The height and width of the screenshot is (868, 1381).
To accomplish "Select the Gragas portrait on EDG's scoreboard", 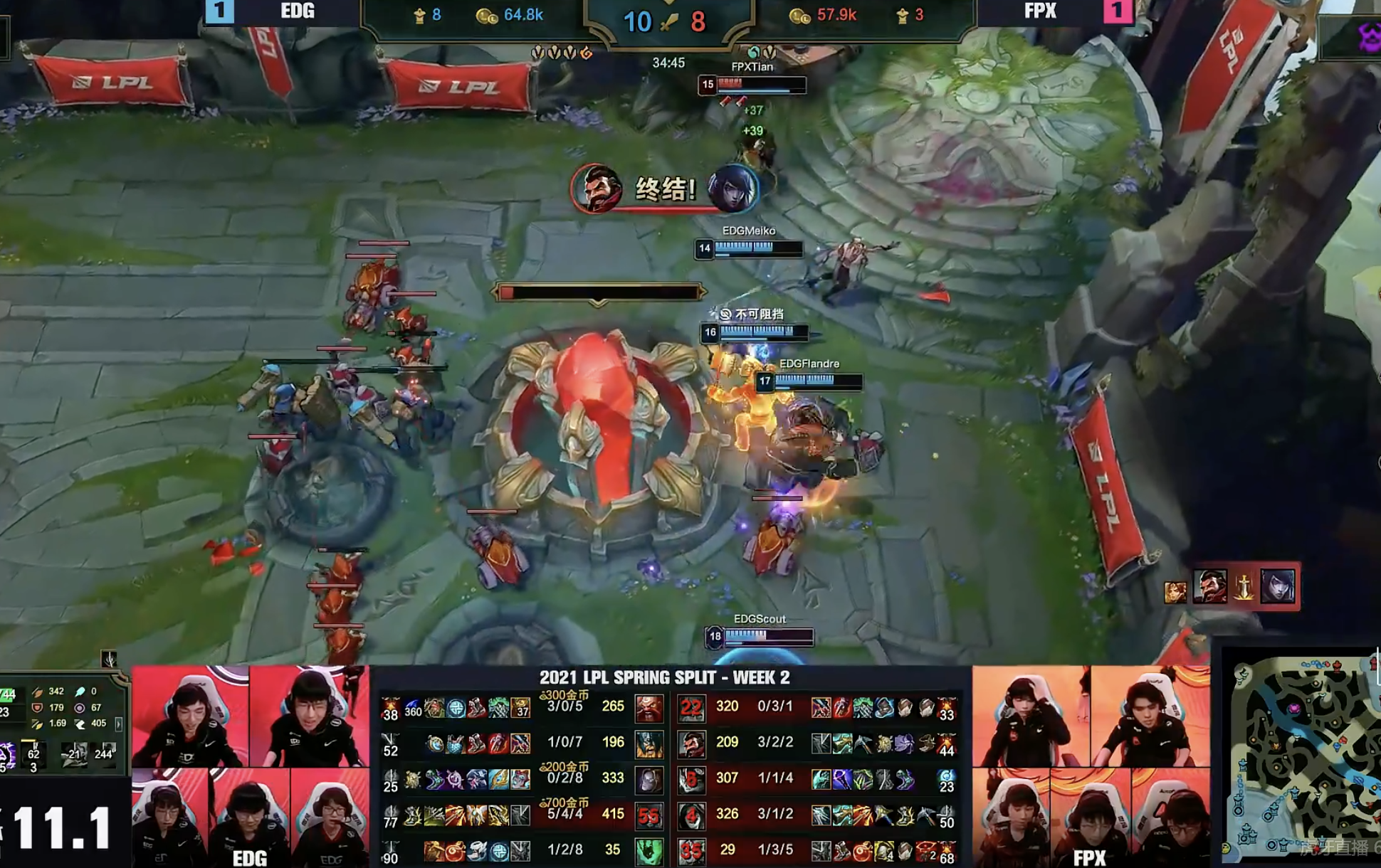I will [648, 708].
